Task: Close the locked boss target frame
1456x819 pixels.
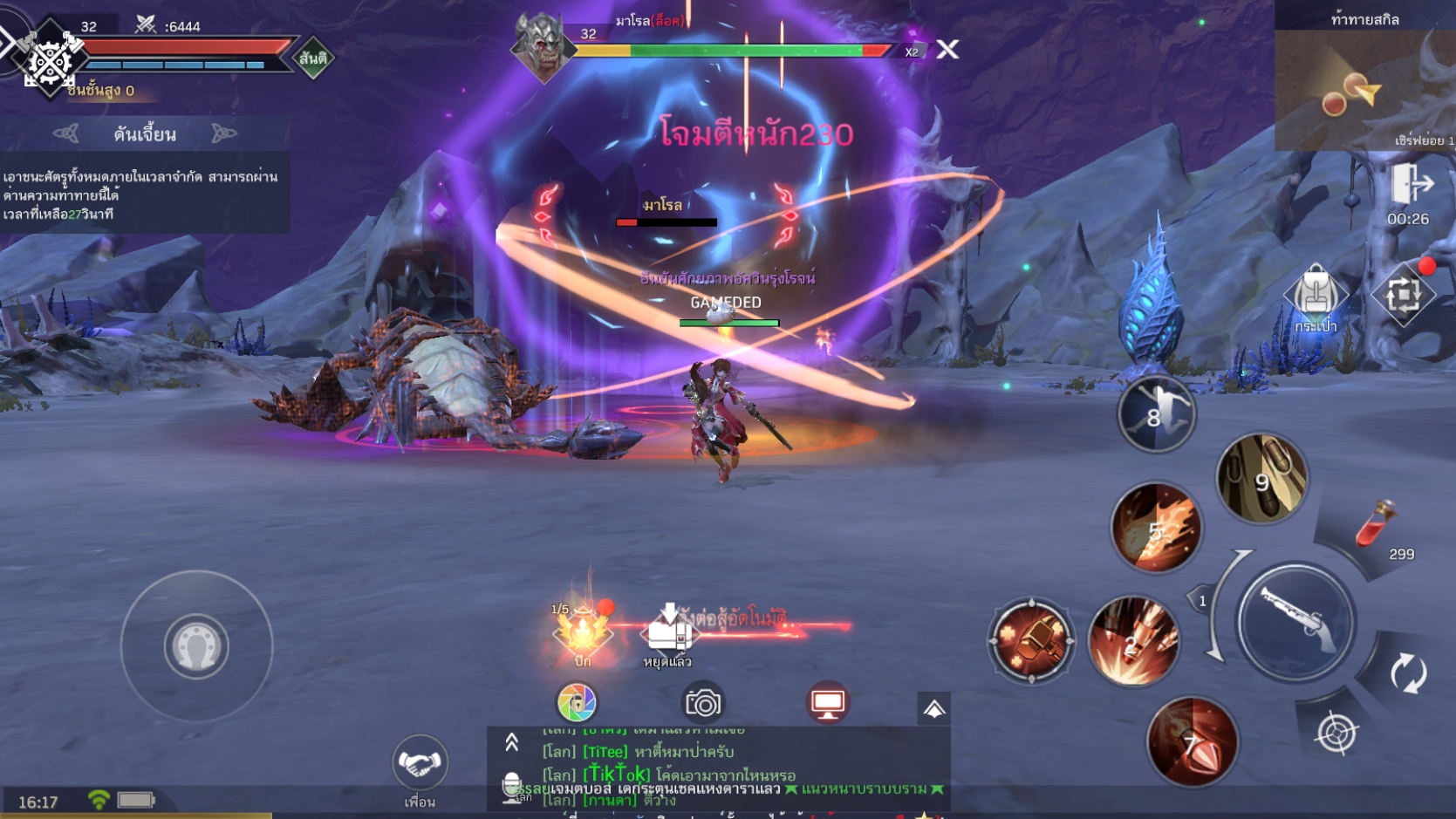Action: [x=947, y=50]
